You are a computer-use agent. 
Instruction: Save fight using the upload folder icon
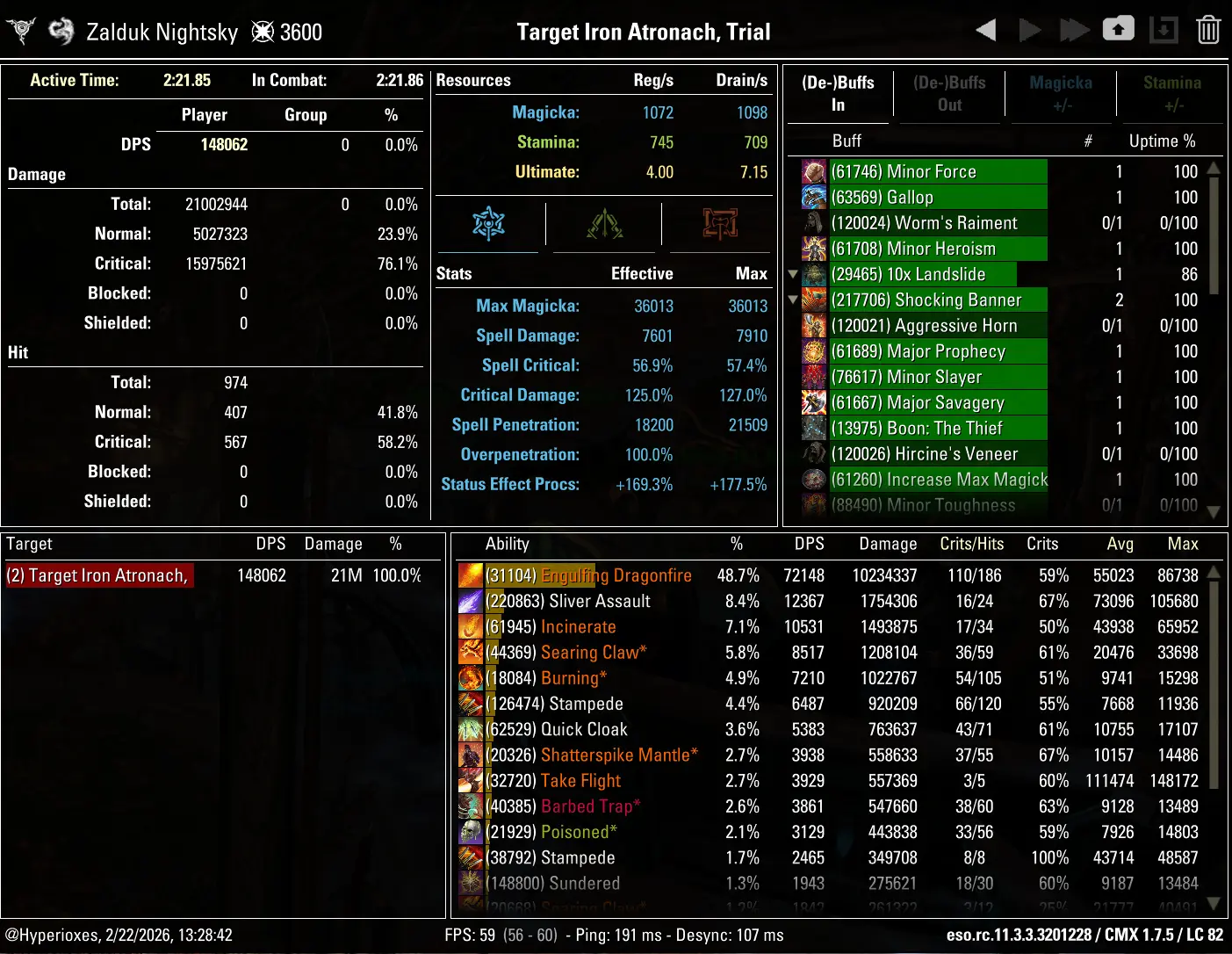coord(1119,29)
